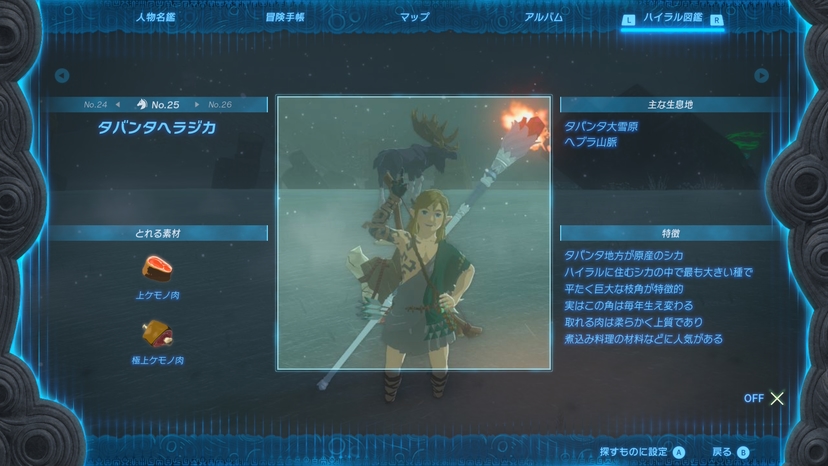Screen dimensions: 828x466
Task: Open the アルバム tab
Action: [543, 17]
